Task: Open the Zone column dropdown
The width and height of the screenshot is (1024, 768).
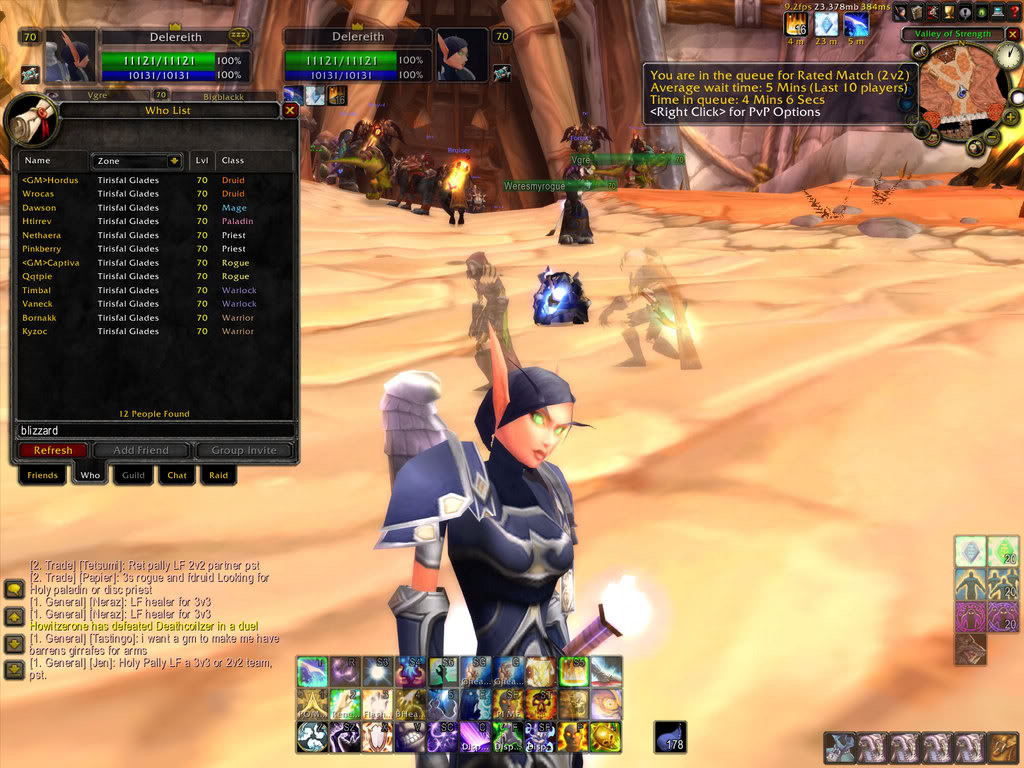Action: [x=174, y=160]
